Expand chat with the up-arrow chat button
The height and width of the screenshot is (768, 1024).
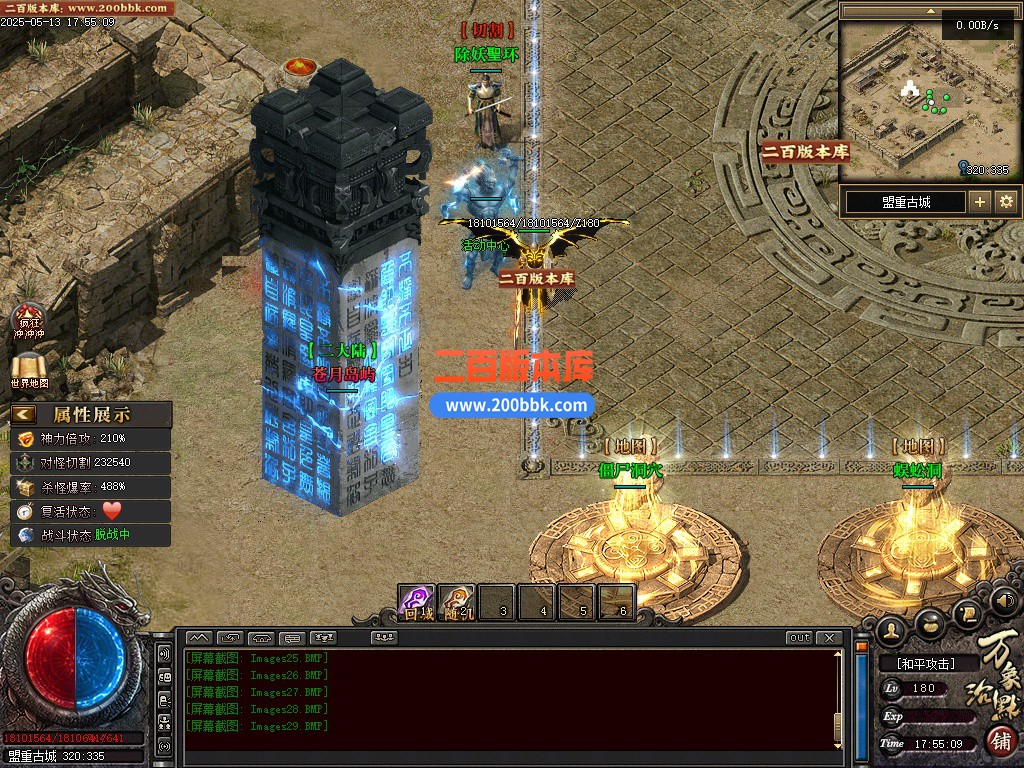pyautogui.click(x=199, y=638)
